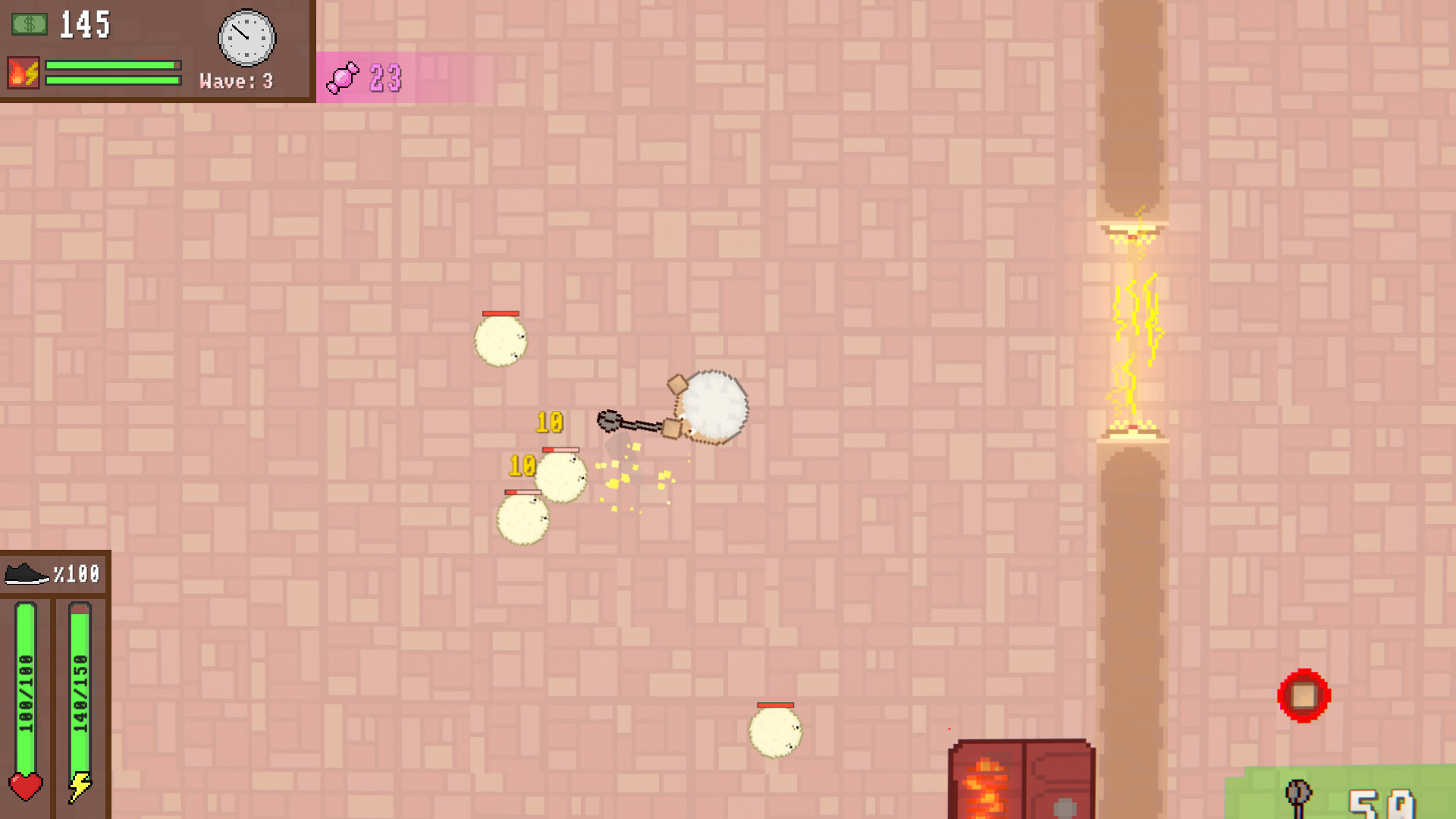This screenshot has width=1456, height=819.
Task: Click the fire and lightning buff icon
Action: click(x=24, y=73)
